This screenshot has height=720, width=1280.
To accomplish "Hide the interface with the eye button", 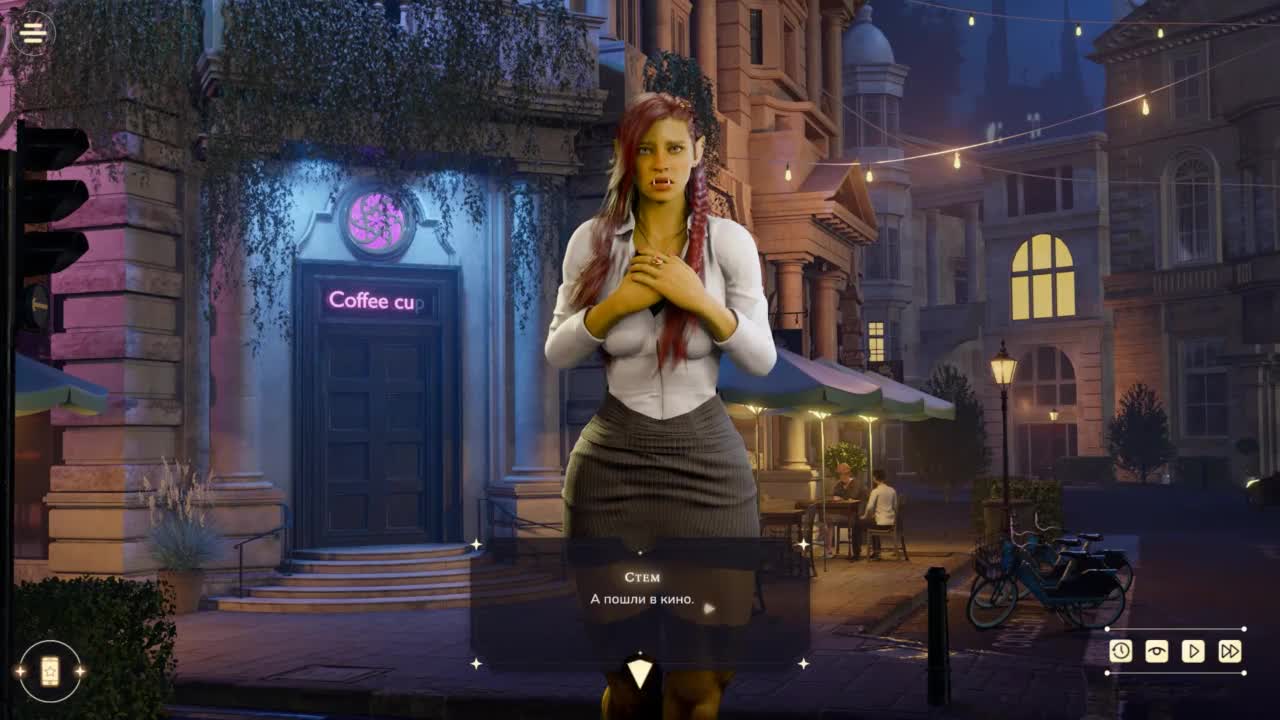I will (x=1157, y=651).
